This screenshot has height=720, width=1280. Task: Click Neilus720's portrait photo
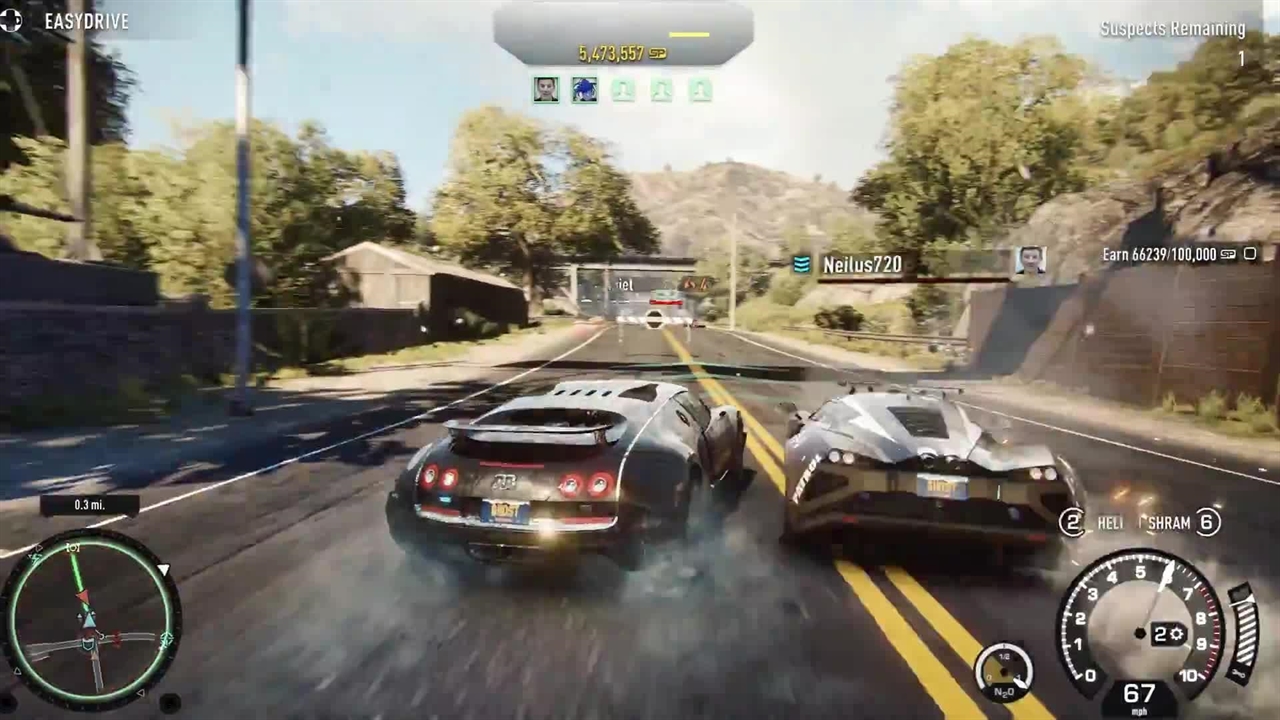[1029, 260]
